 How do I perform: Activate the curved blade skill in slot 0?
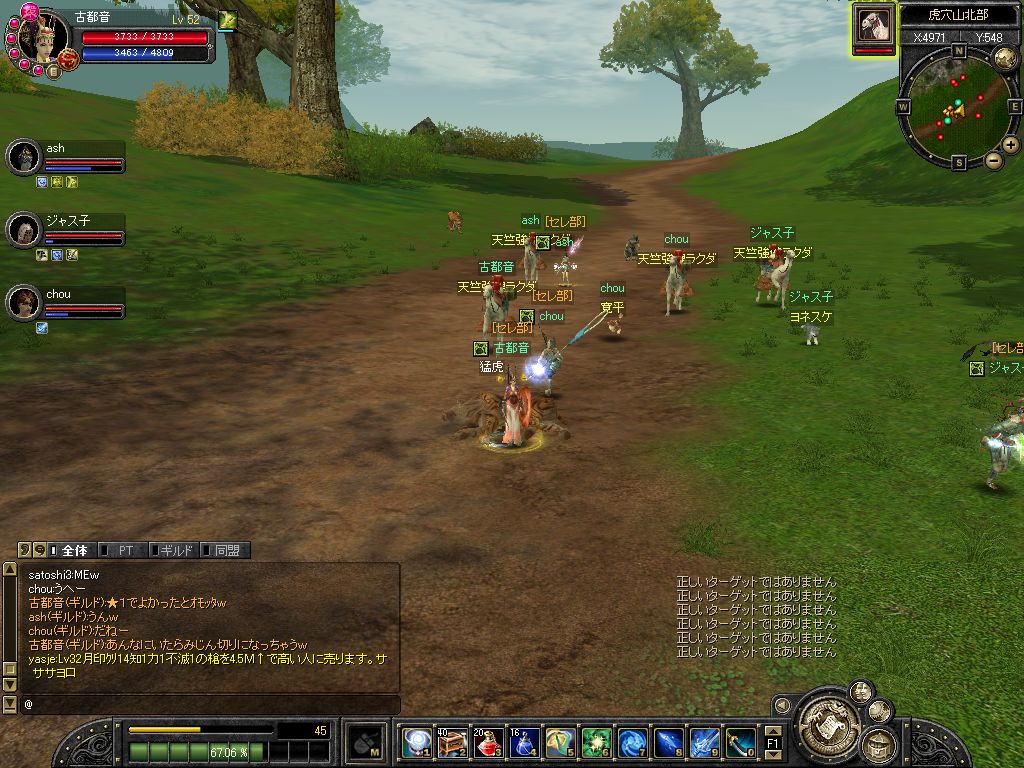click(x=740, y=742)
